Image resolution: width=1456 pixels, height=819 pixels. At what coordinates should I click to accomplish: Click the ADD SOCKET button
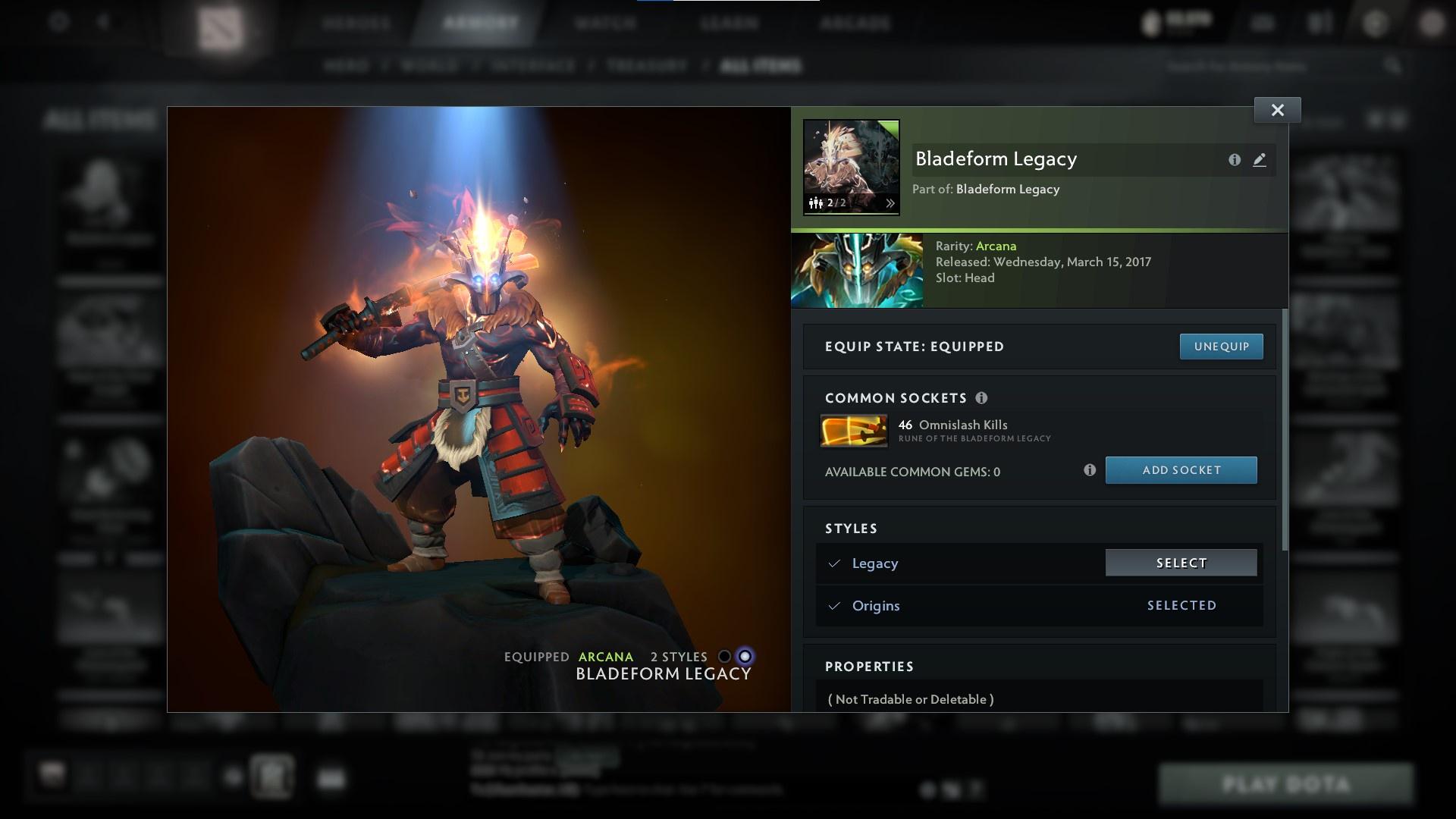[x=1181, y=469]
